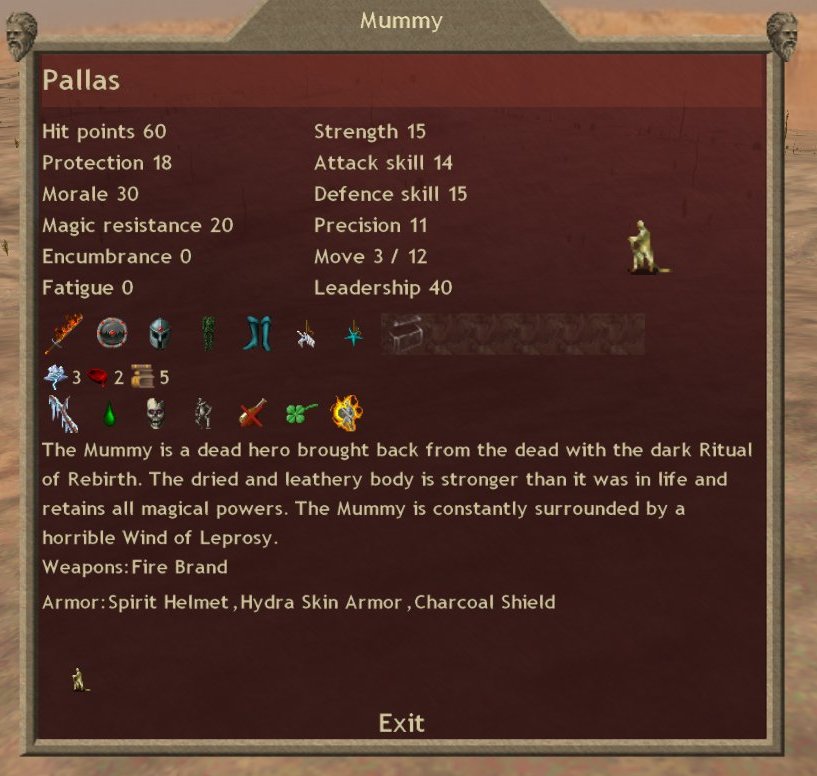
Task: Inspect the green droplet ability icon
Action: click(110, 413)
